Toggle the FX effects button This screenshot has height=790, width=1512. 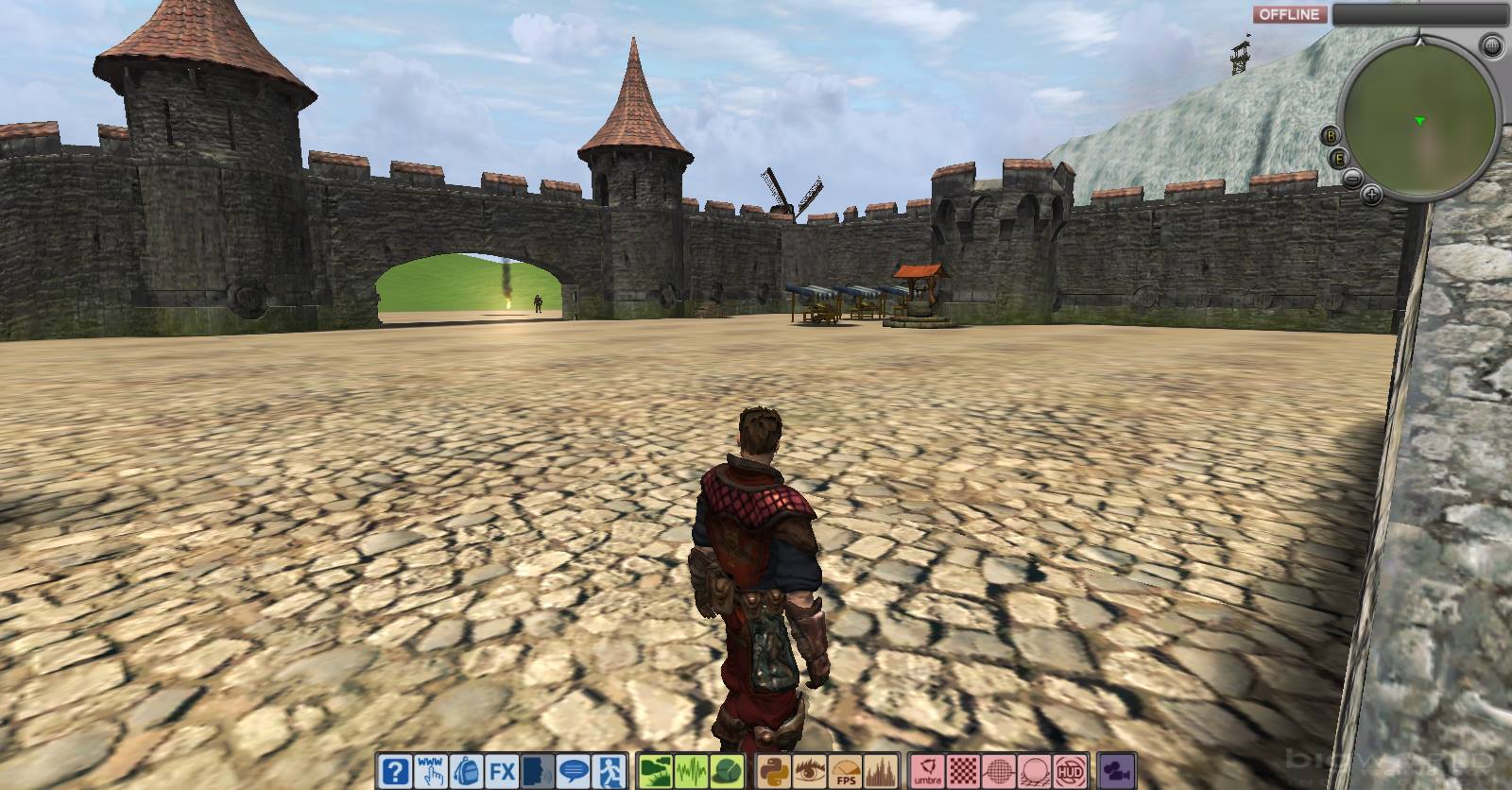[502, 770]
